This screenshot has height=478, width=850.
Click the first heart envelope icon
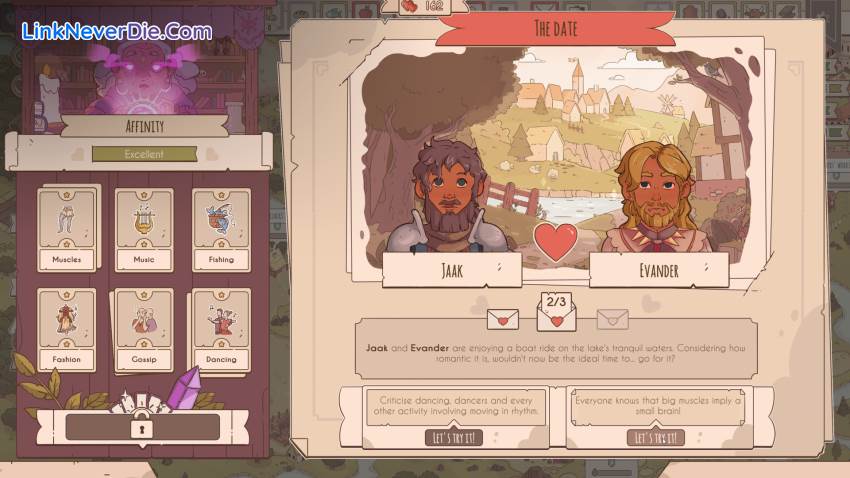tap(502, 319)
